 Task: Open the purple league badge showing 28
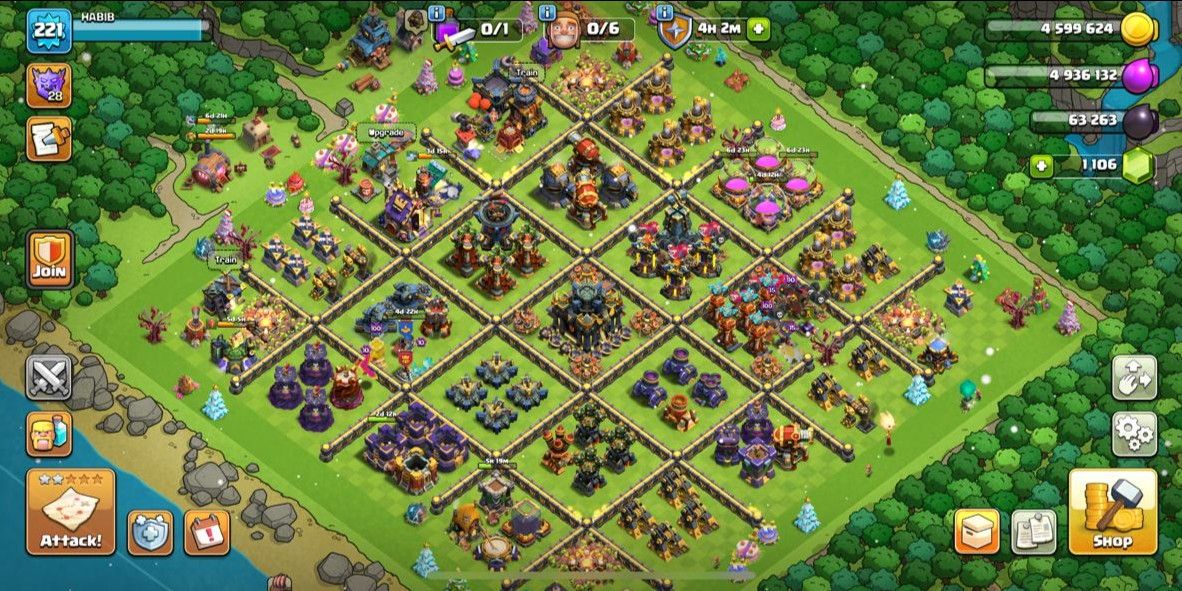pos(48,84)
